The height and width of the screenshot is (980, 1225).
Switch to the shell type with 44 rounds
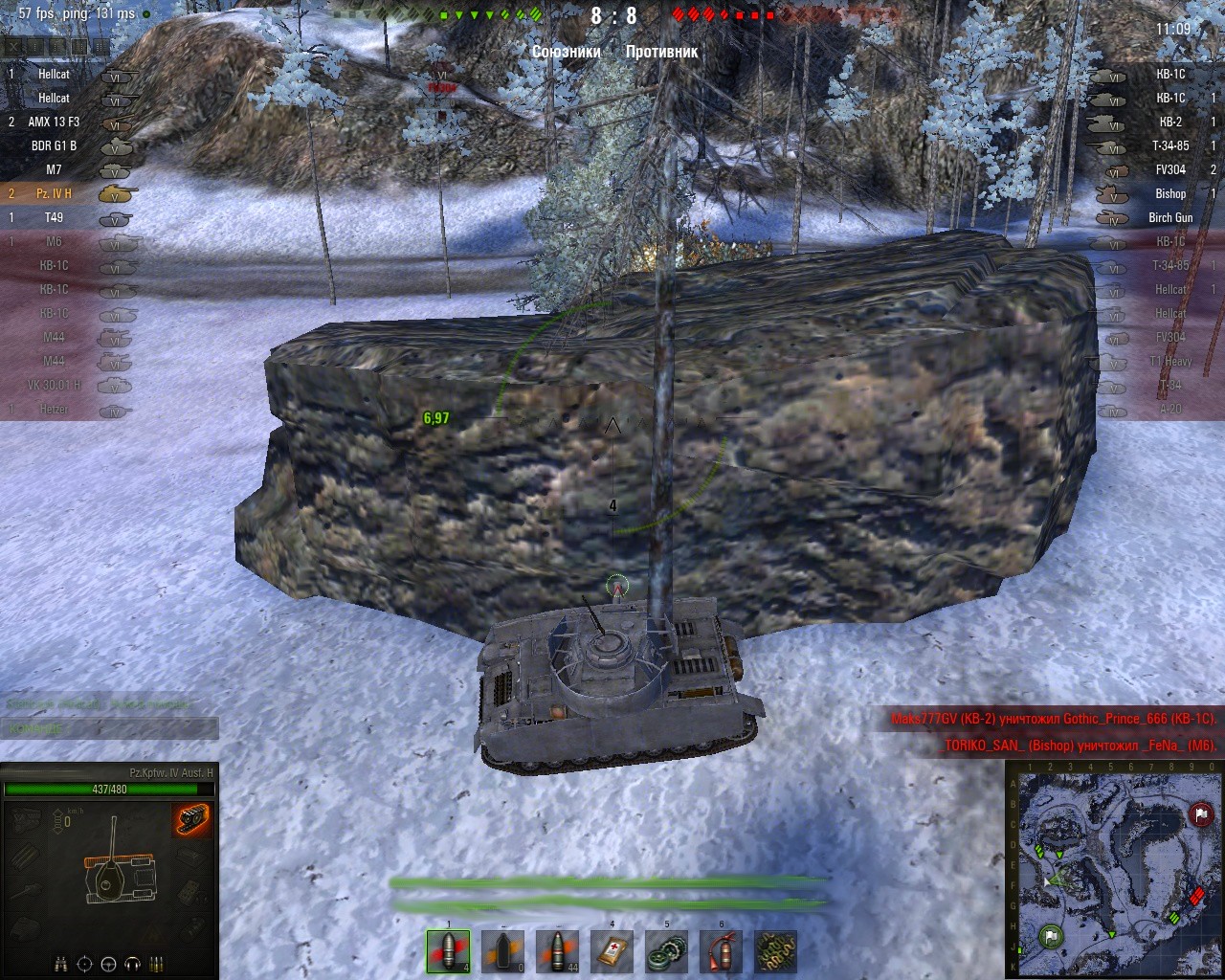(x=557, y=951)
